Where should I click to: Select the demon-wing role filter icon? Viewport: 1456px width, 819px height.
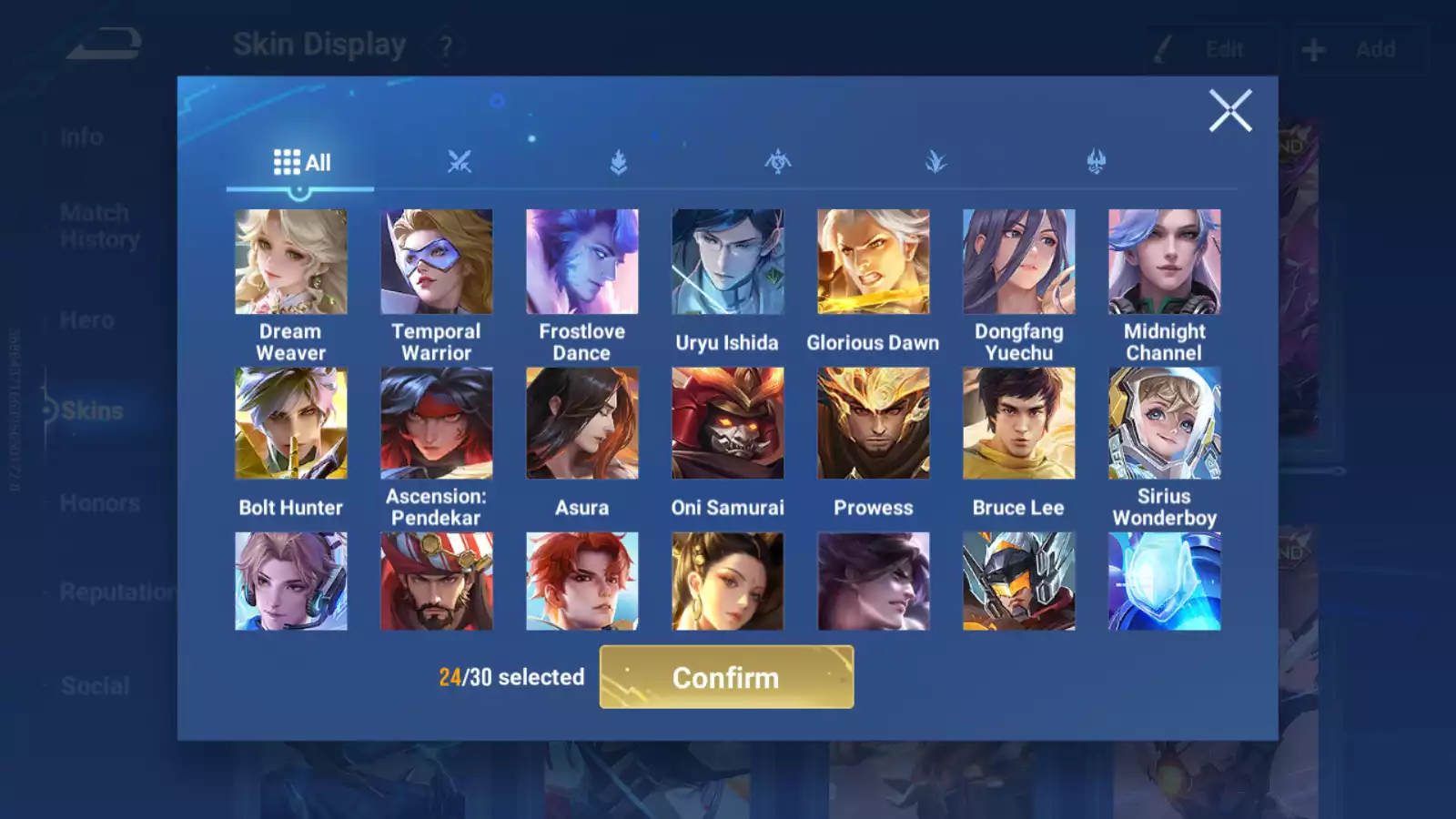pos(1097,162)
